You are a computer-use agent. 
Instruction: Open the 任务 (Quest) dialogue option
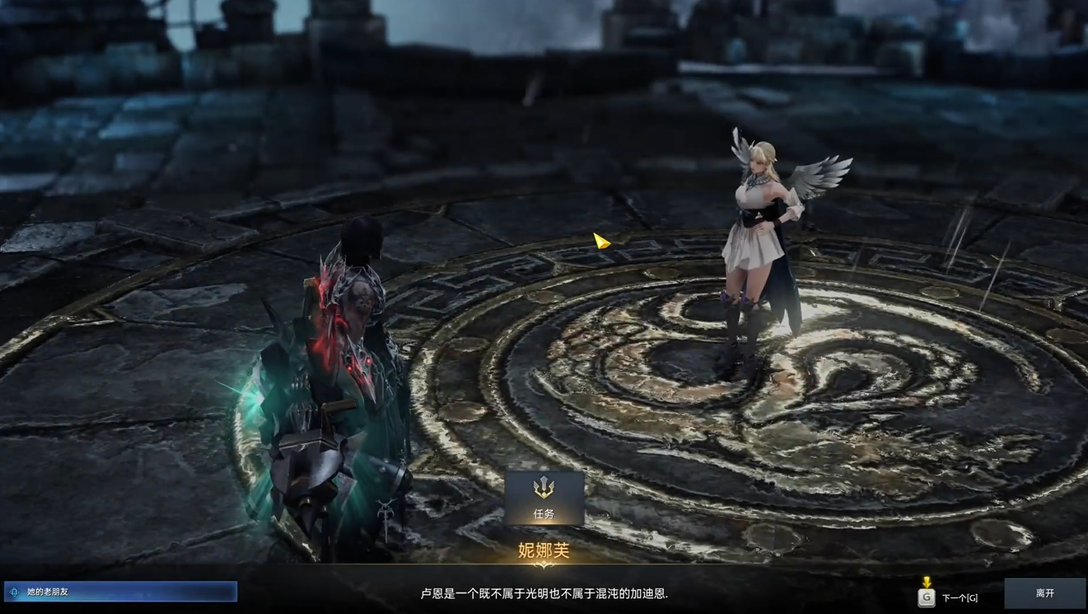pos(543,498)
